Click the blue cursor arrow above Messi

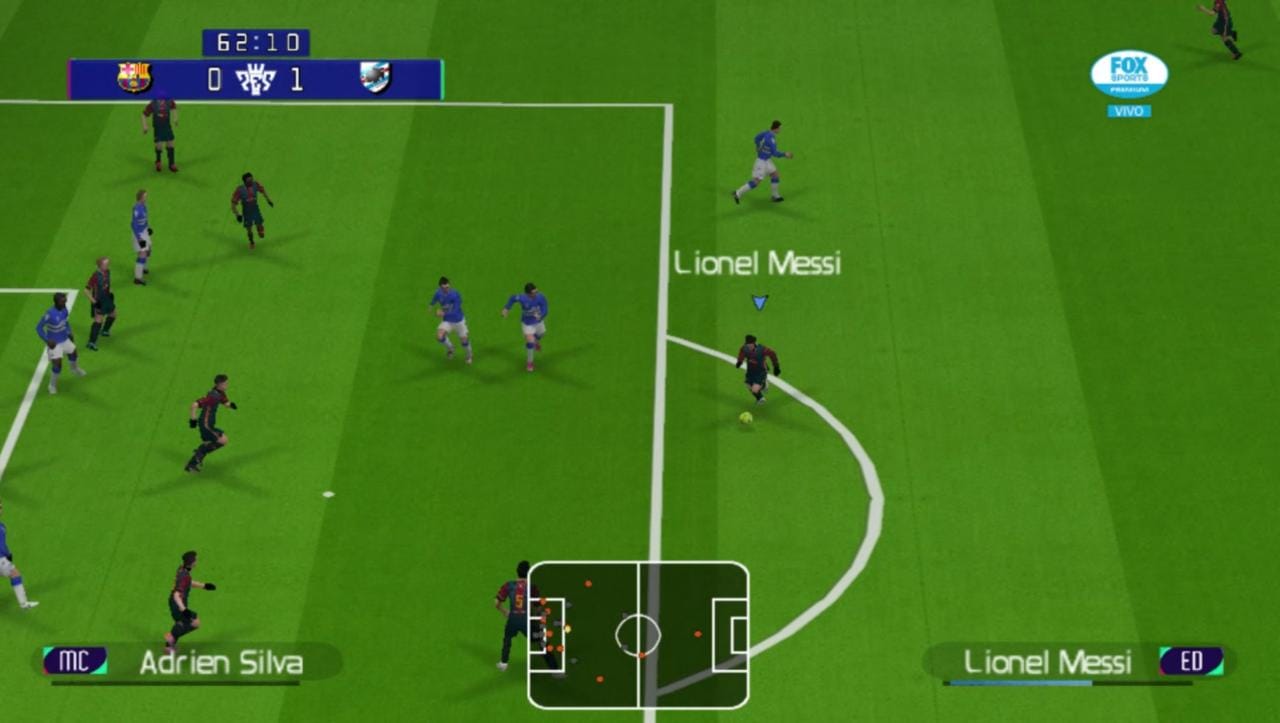coord(758,300)
